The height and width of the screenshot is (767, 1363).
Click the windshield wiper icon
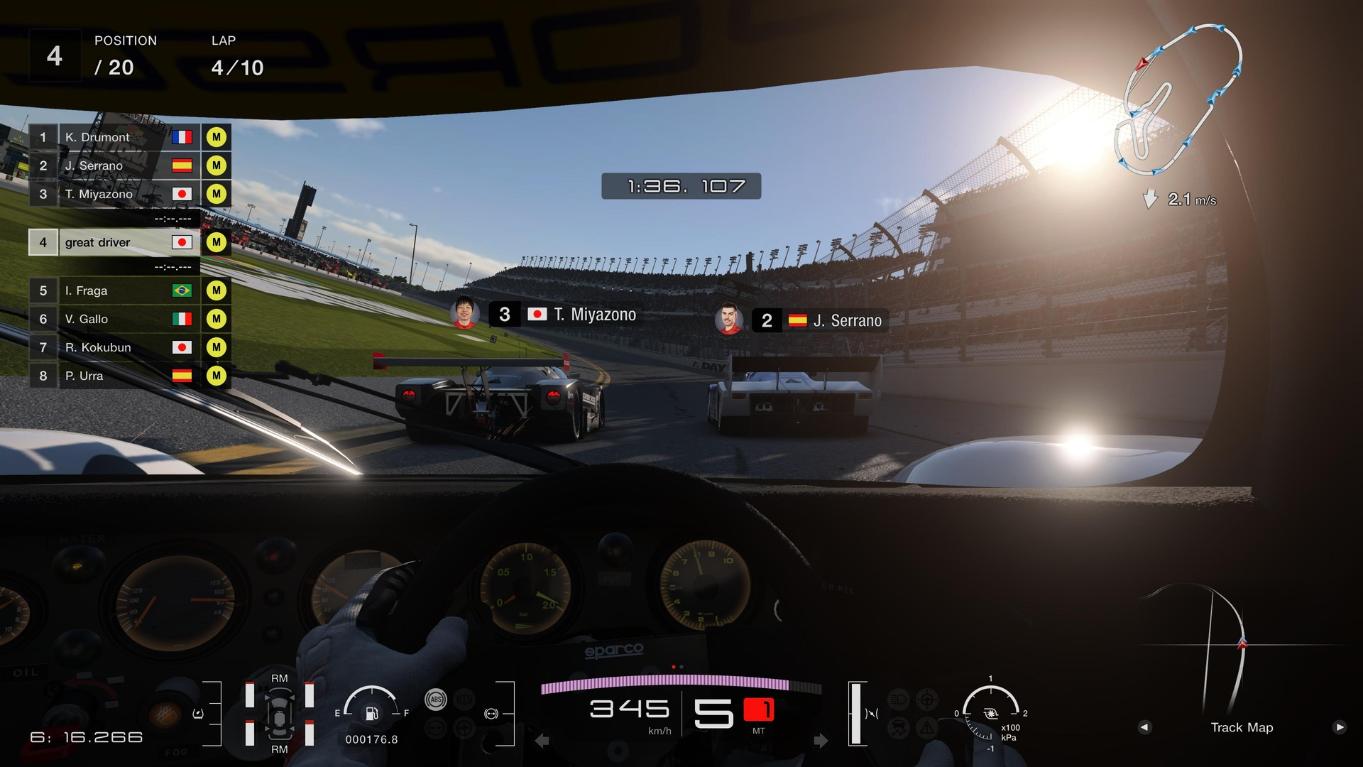tap(897, 727)
